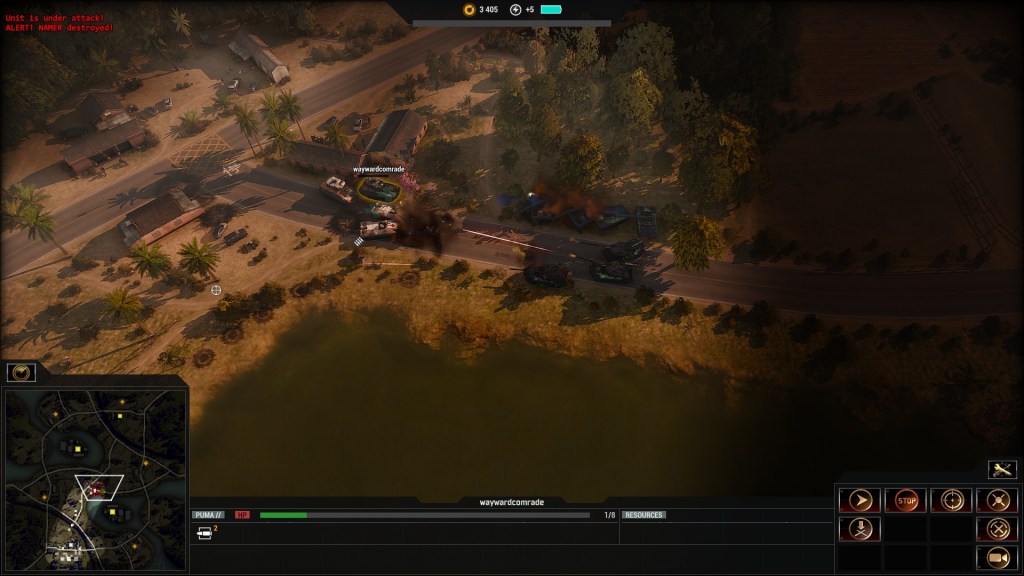Screen dimensions: 1024x576
Task: Click the minimap to move the view
Action: pyautogui.click(x=93, y=465)
